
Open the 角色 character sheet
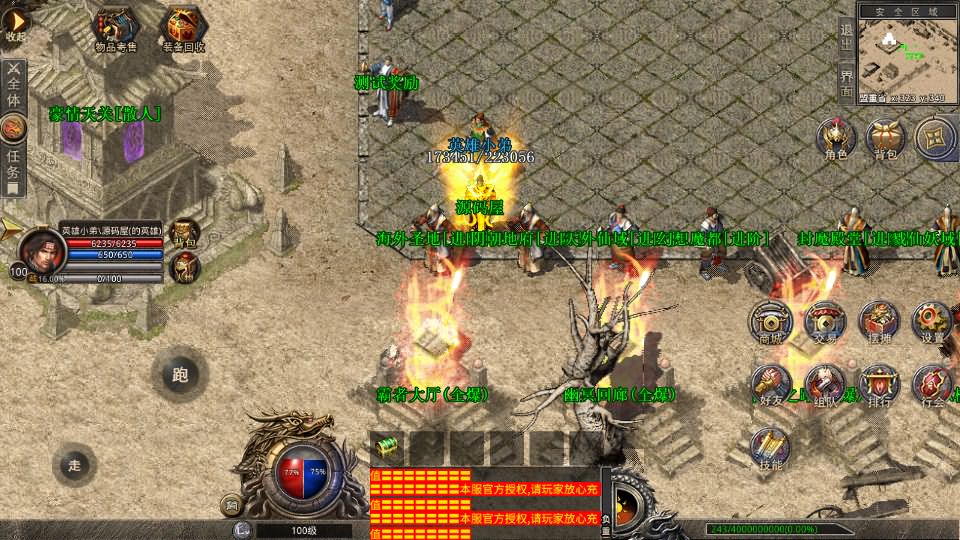[836, 138]
